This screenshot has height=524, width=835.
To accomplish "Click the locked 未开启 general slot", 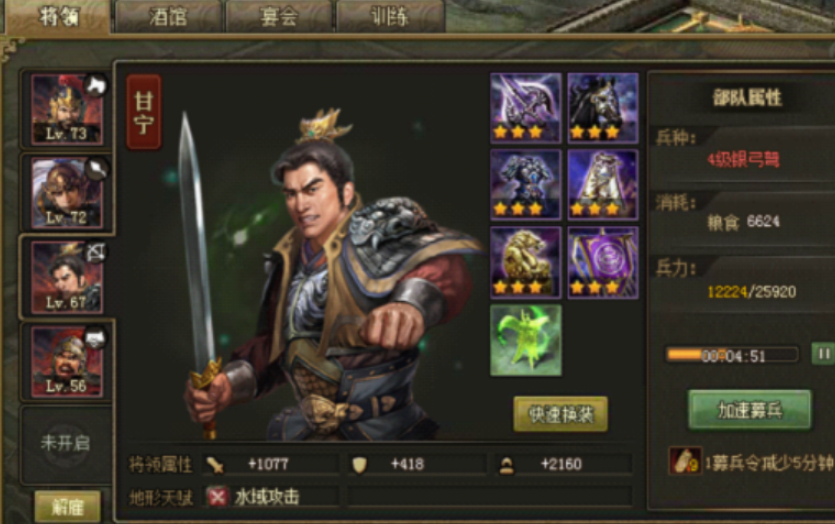I will point(66,442).
